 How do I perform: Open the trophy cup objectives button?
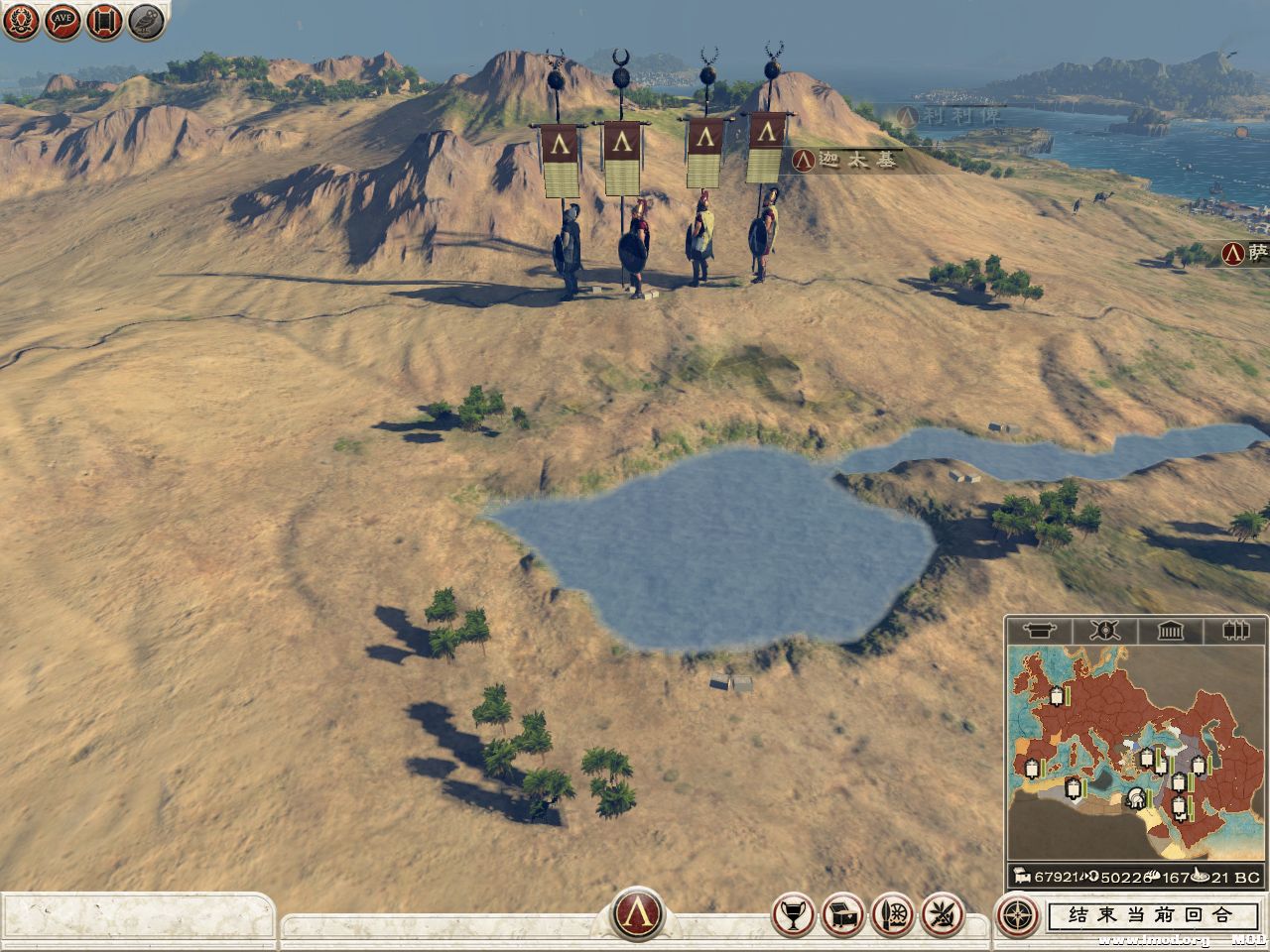[793, 915]
